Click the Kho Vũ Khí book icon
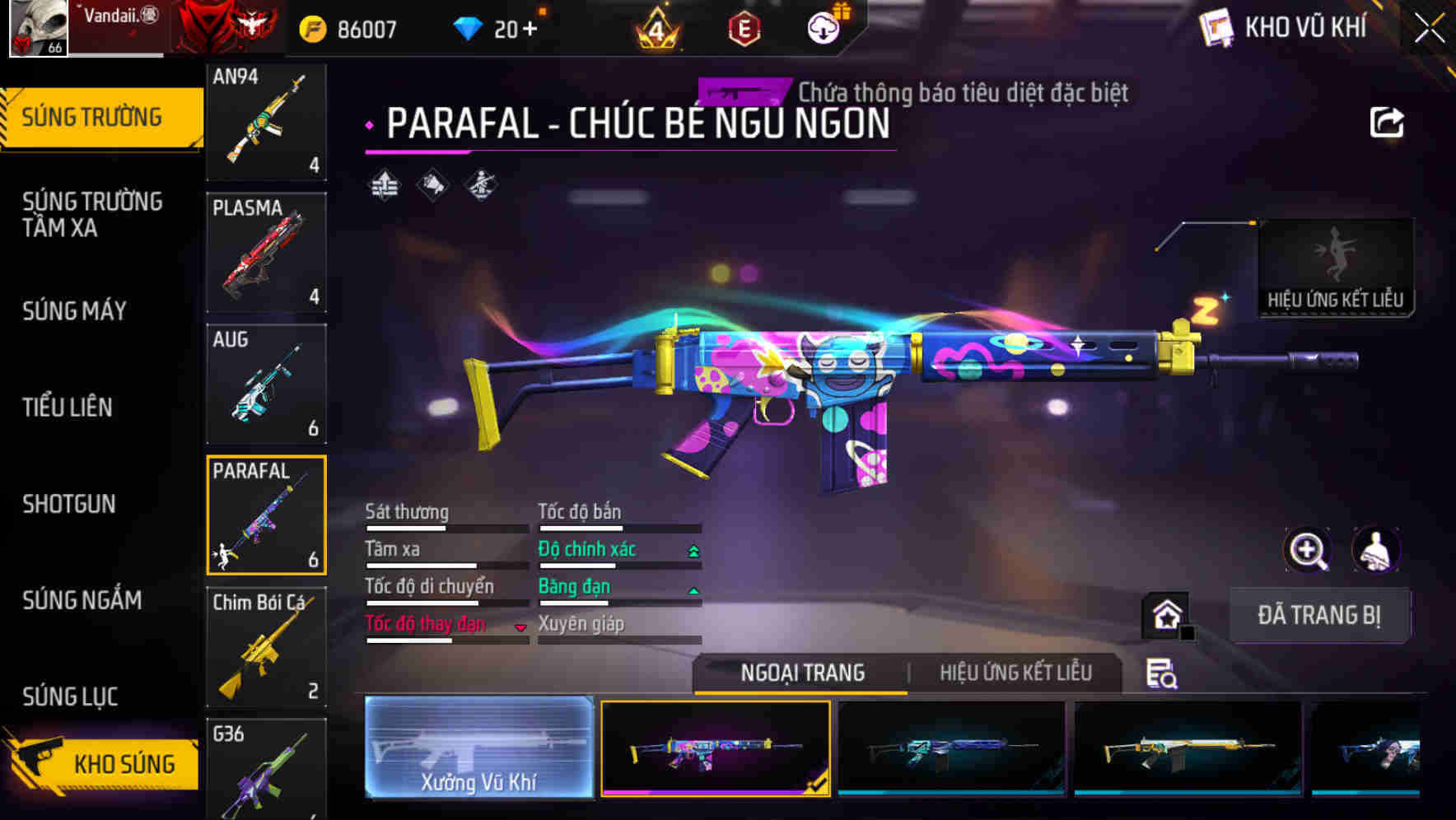 click(x=1216, y=26)
